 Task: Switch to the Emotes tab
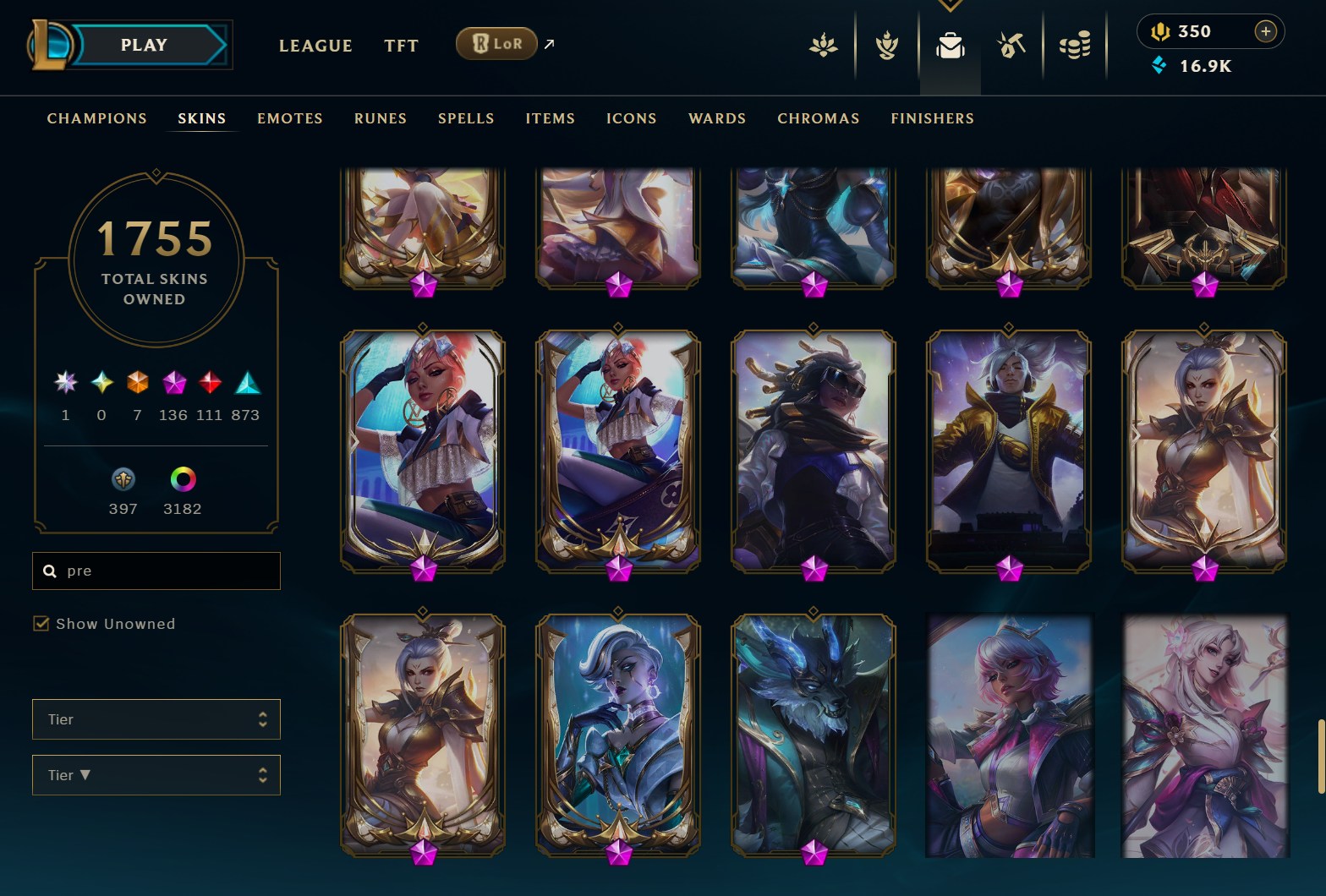290,118
